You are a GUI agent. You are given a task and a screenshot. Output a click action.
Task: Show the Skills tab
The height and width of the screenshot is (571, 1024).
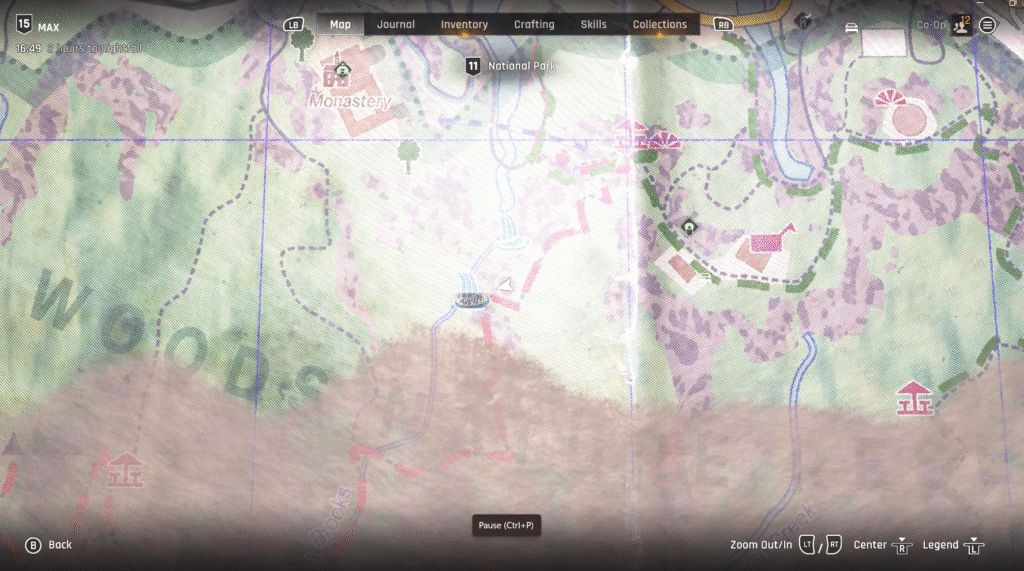[593, 24]
